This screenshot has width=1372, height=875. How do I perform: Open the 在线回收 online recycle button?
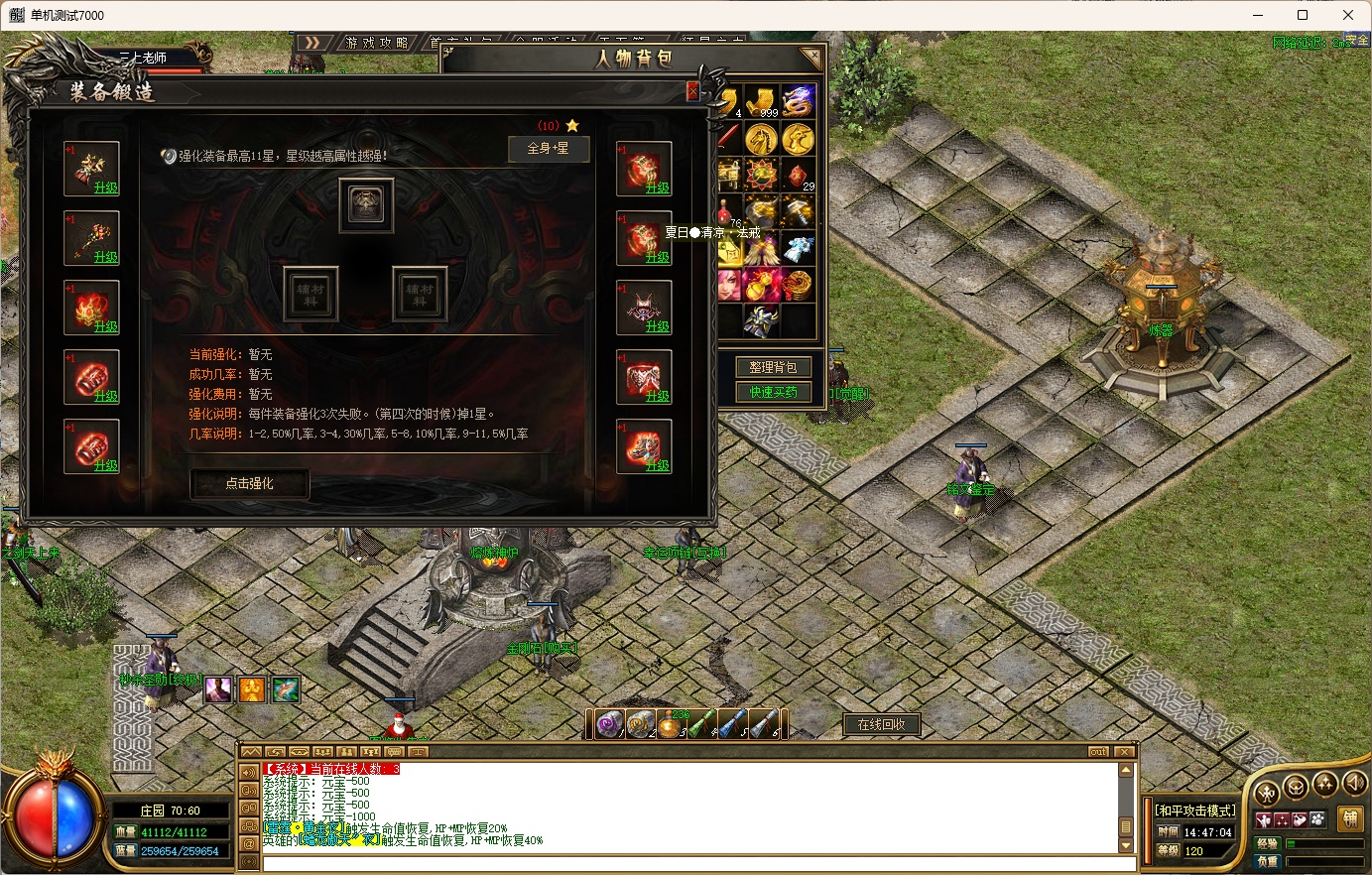tap(881, 724)
